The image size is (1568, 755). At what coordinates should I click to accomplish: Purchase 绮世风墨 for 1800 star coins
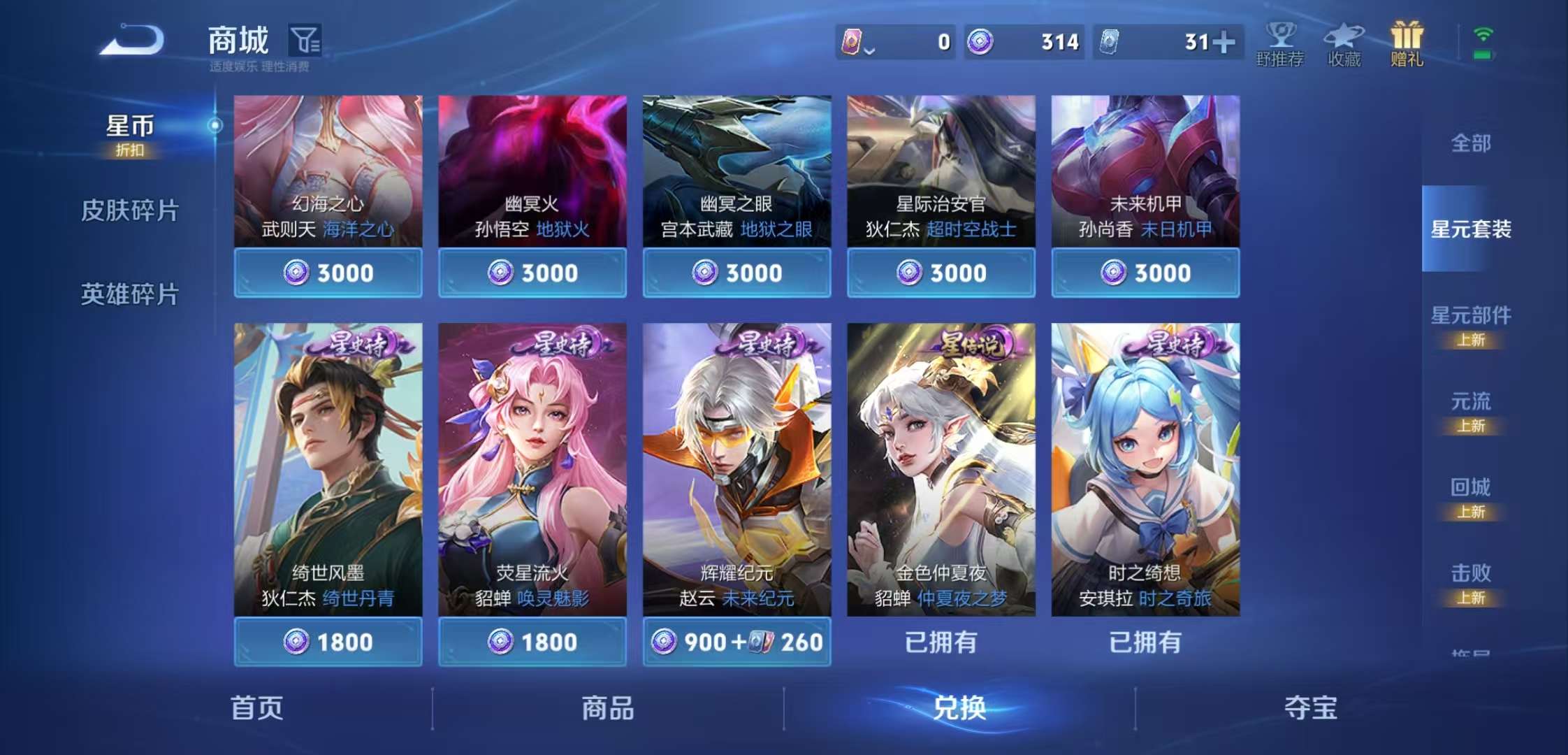click(x=327, y=641)
